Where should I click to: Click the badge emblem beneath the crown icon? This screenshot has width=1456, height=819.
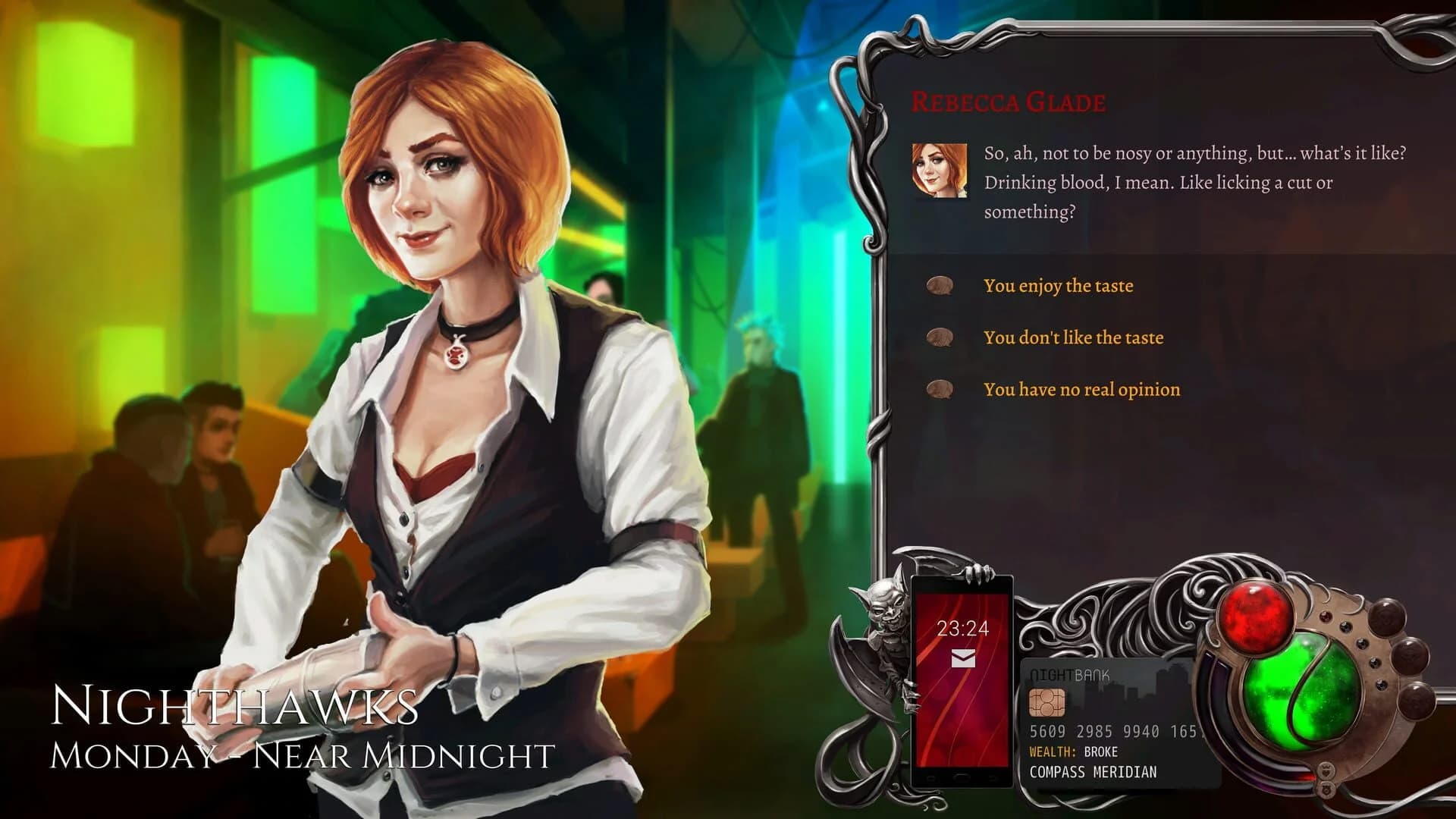pyautogui.click(x=1326, y=789)
